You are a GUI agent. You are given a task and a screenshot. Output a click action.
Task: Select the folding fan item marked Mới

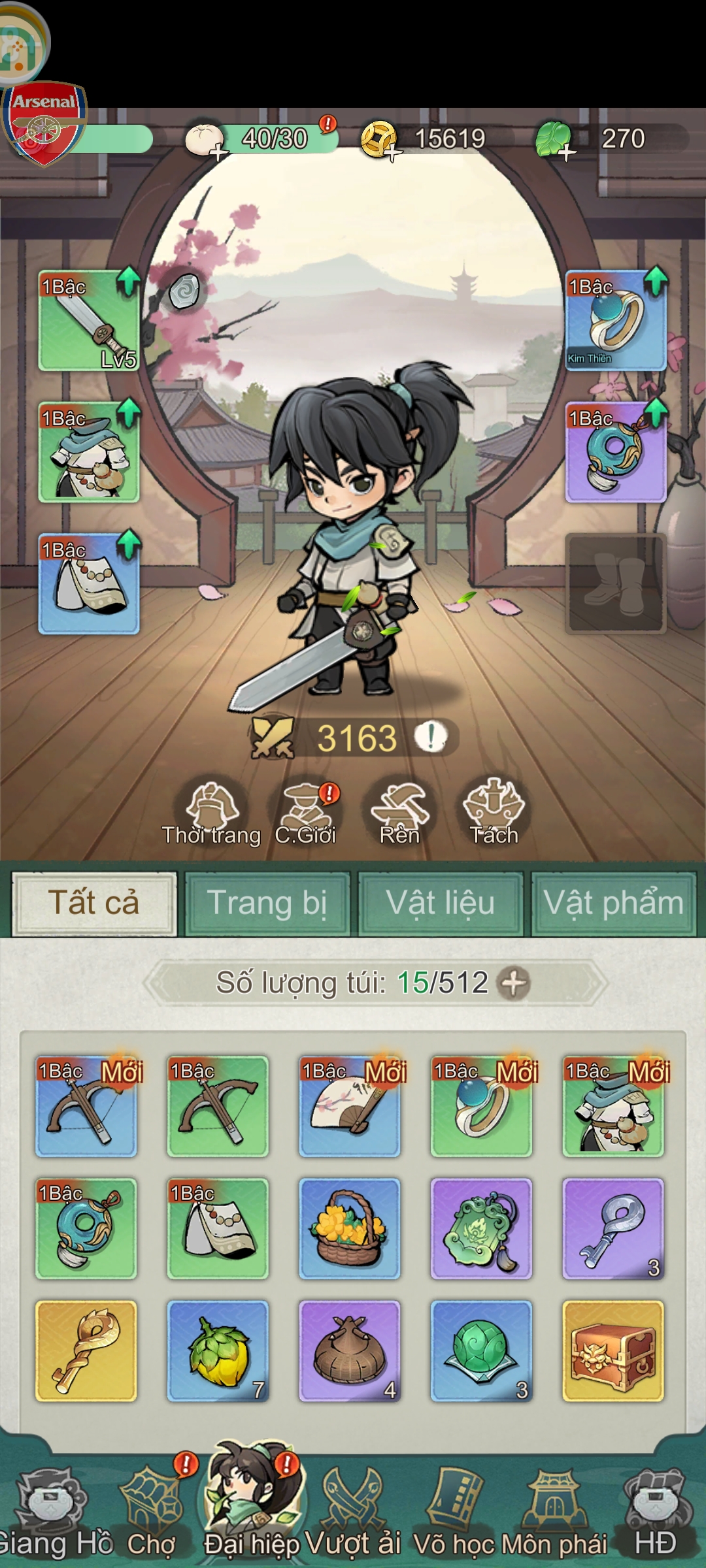(x=350, y=1106)
